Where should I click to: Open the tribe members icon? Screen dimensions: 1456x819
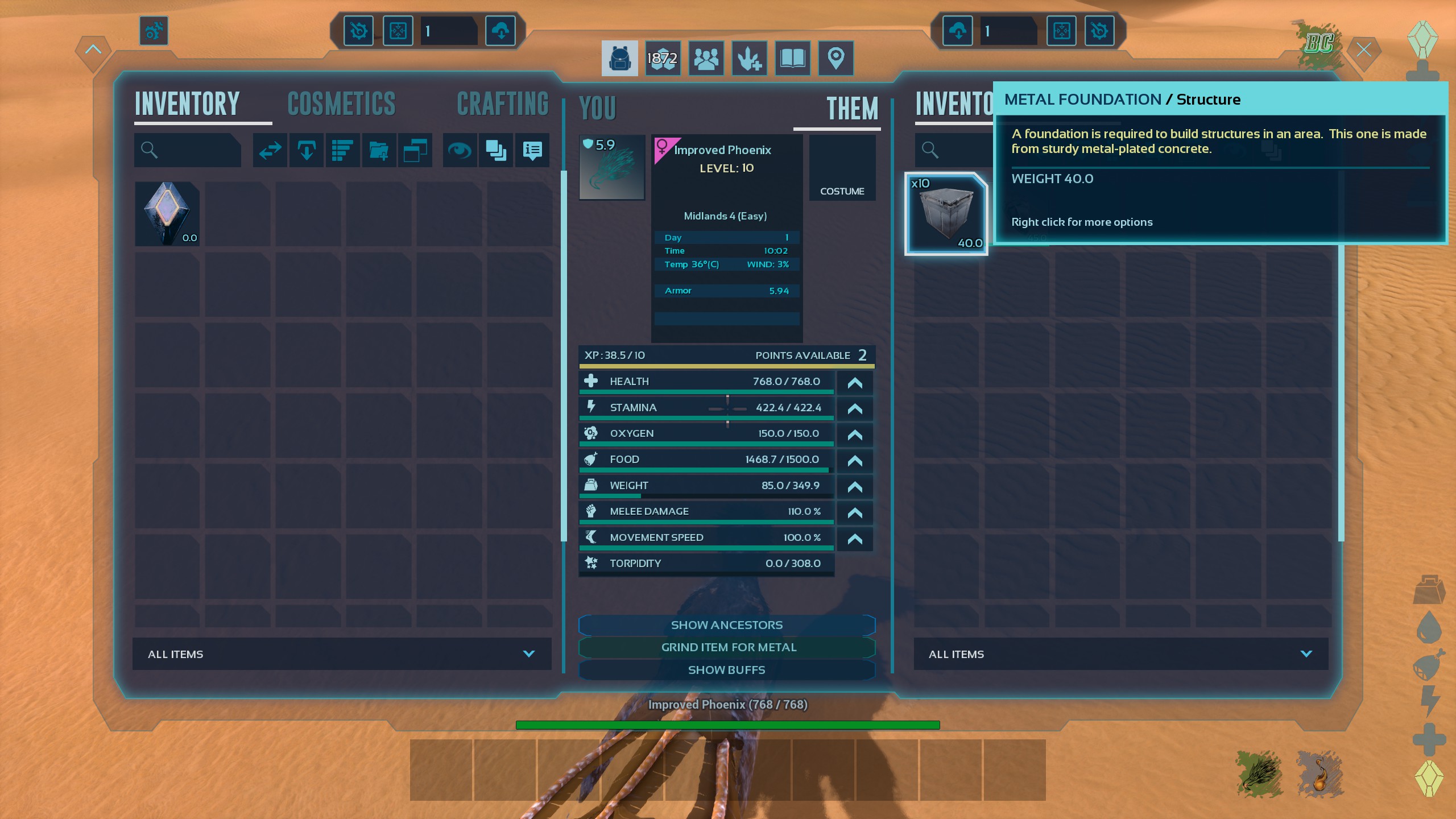706,58
